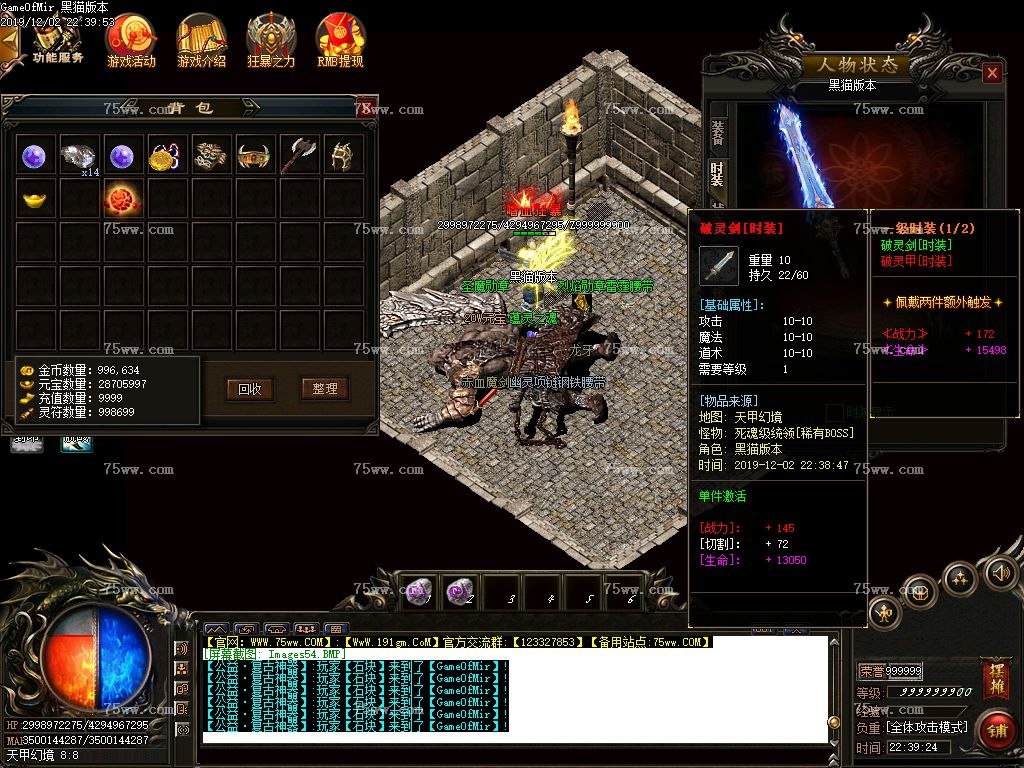This screenshot has width=1024, height=768.
Task: Select the gold ingot item slot
Action: tap(36, 198)
